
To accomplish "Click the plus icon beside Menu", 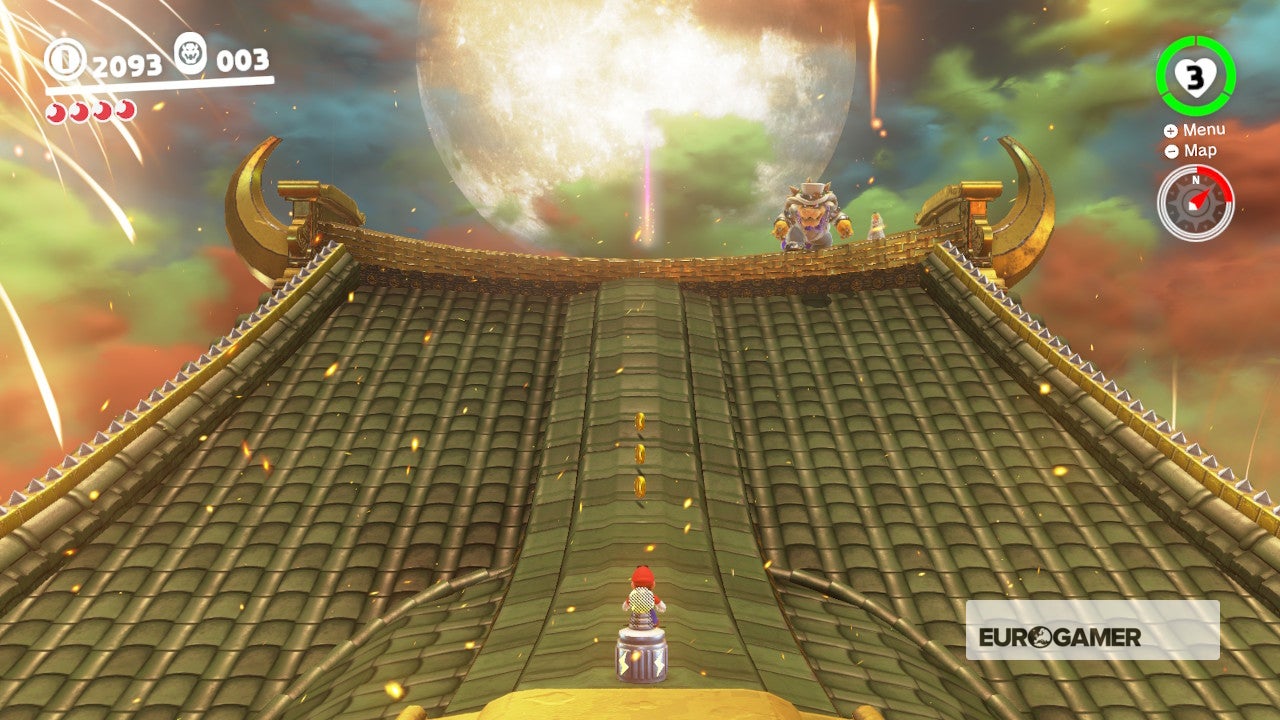I will (1169, 129).
